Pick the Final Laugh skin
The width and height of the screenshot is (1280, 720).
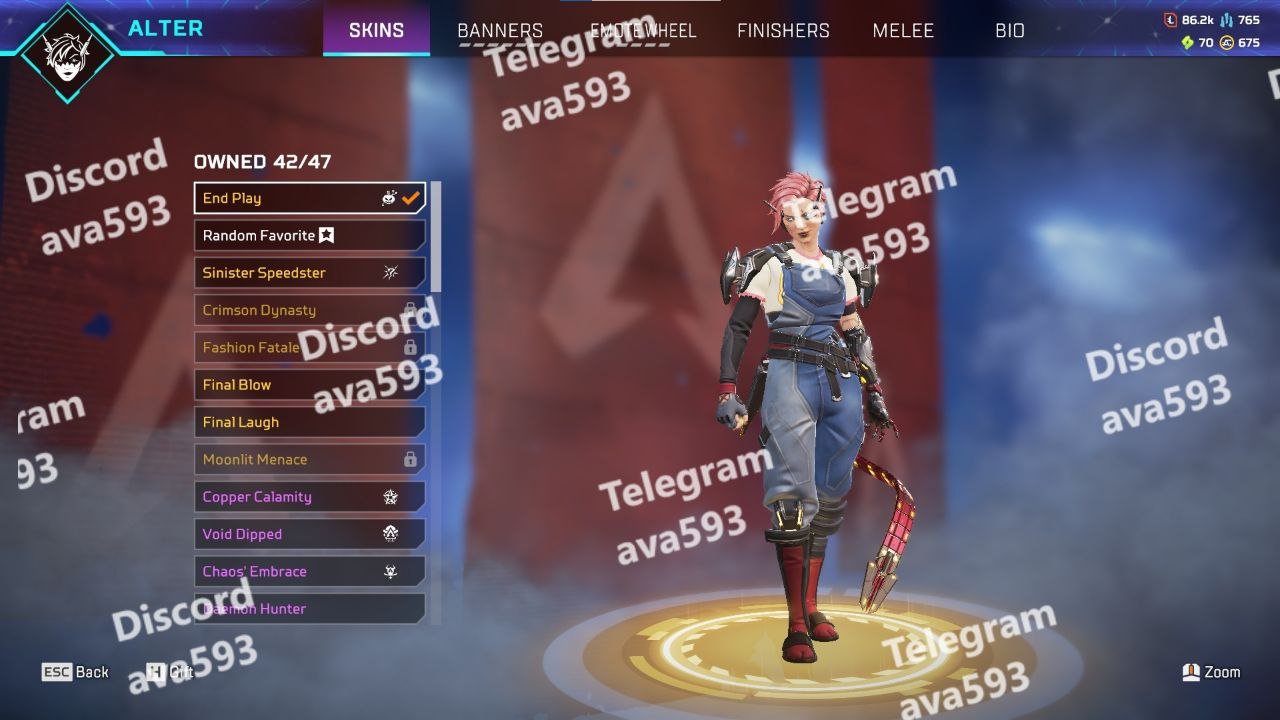[x=309, y=422]
